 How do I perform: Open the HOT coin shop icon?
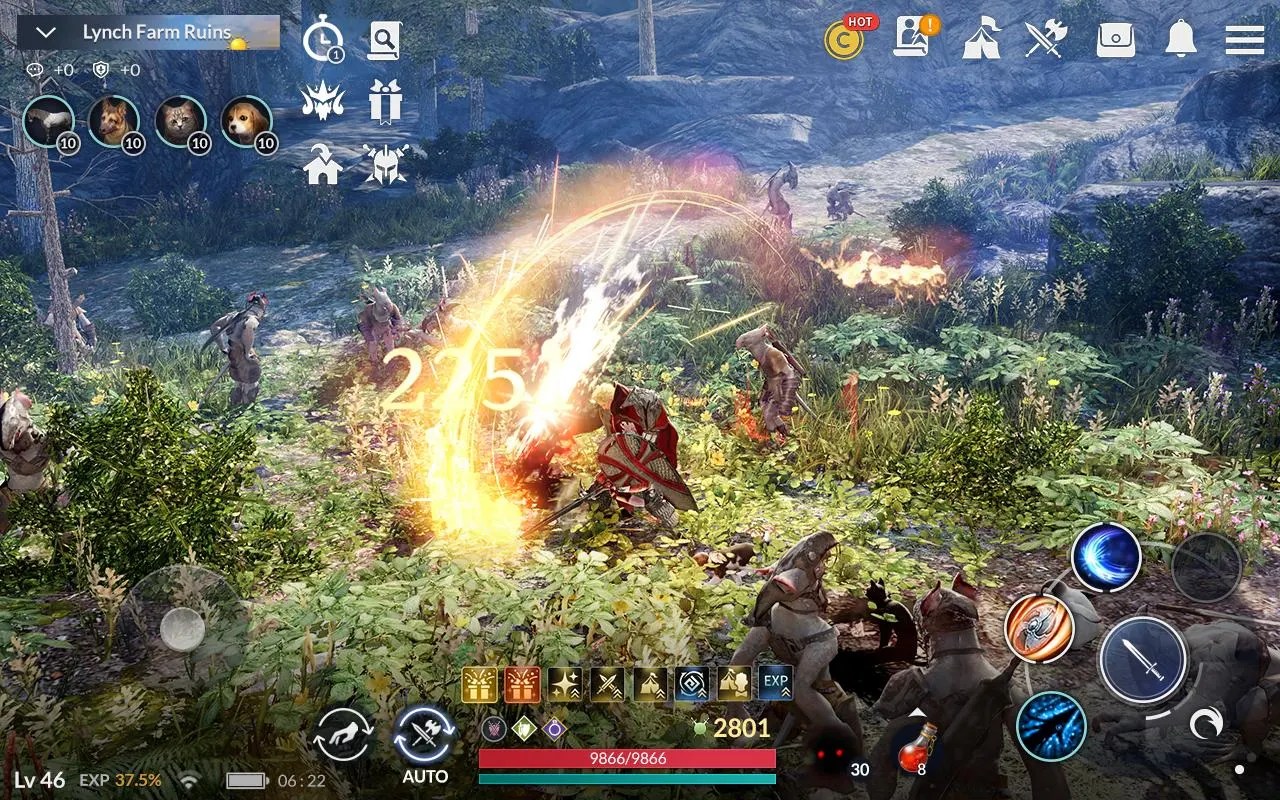pyautogui.click(x=845, y=42)
